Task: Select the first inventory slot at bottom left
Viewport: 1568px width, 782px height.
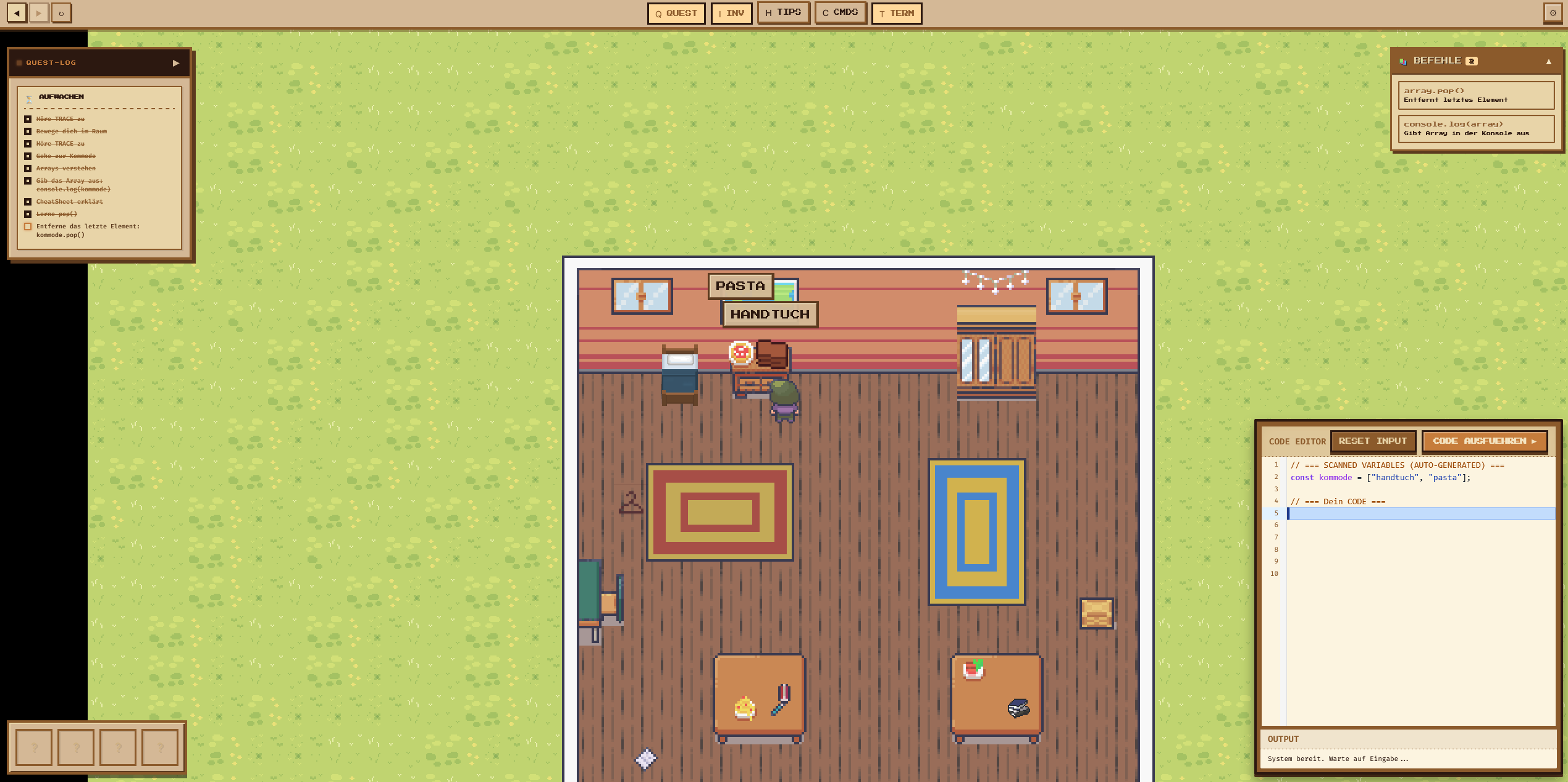Action: point(35,747)
